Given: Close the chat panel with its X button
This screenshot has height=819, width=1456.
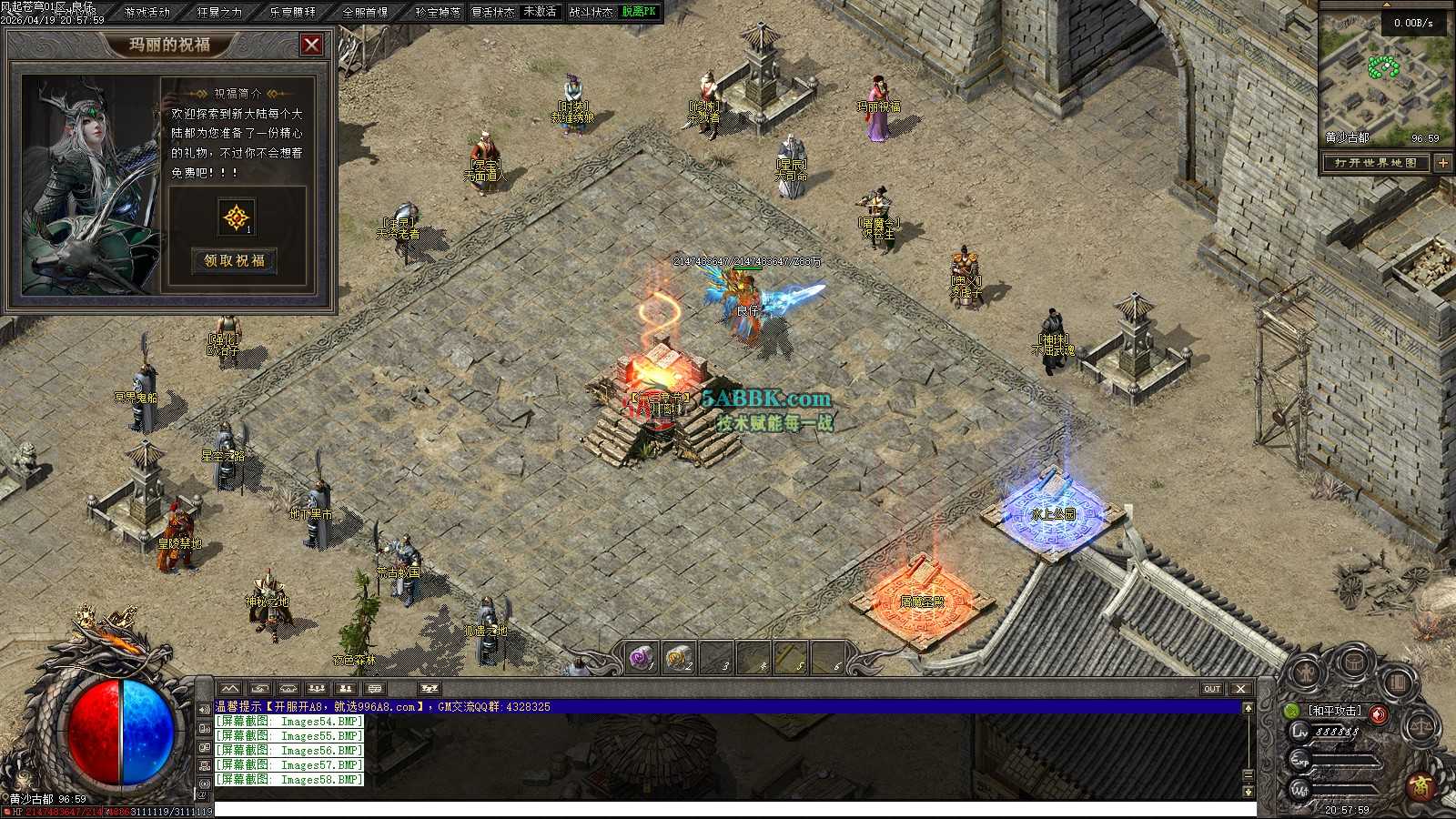Looking at the screenshot, I should click(1240, 689).
